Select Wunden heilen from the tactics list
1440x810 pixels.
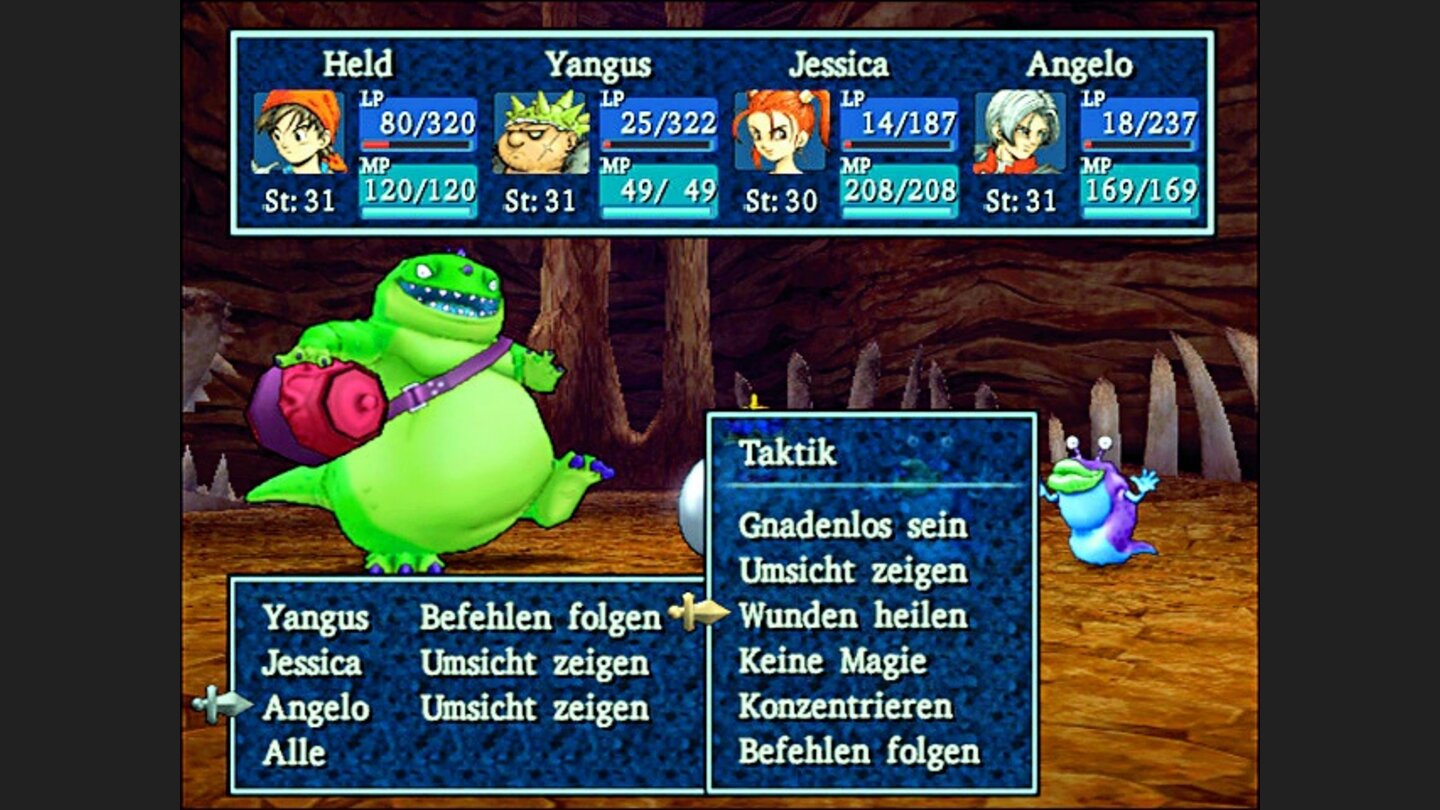click(852, 615)
